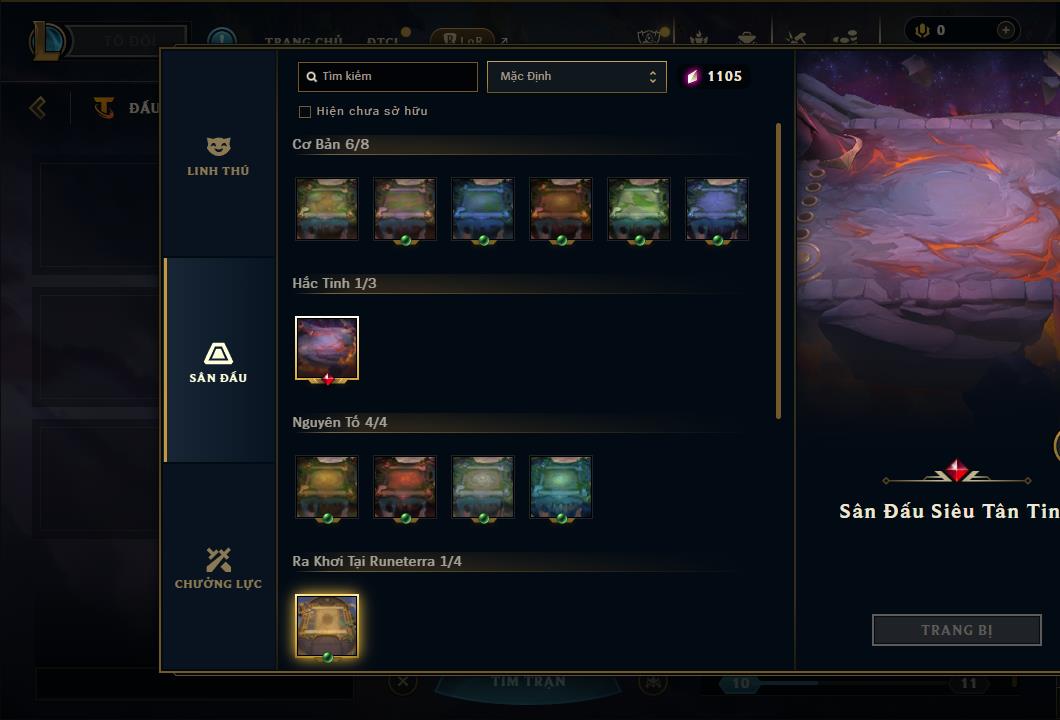
Task: Open the Mặc Định sort dropdown
Action: click(x=576, y=77)
